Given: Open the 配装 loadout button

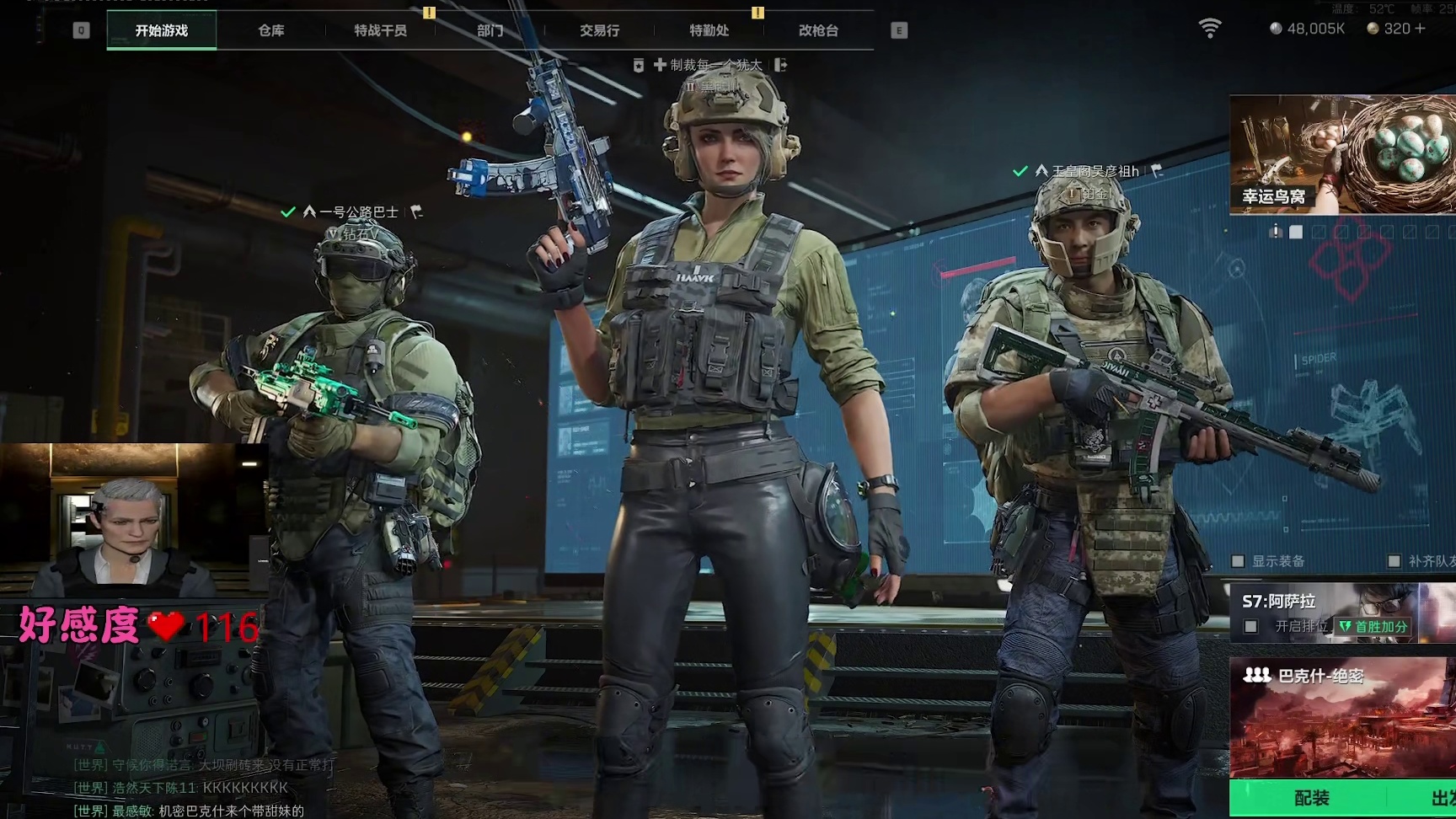Looking at the screenshot, I should 1311,798.
